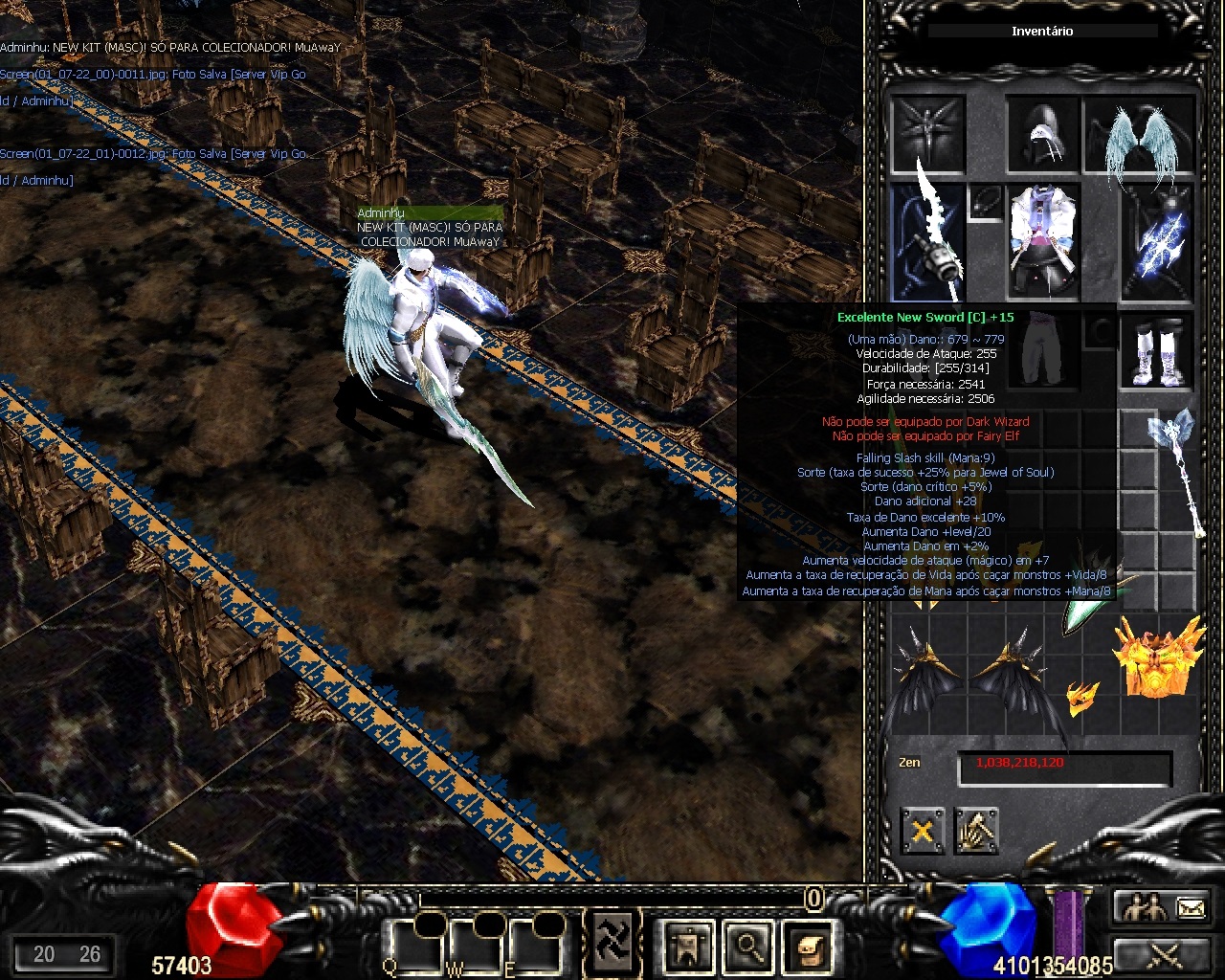
Task: Select the white sword in the left weapon slot
Action: point(926,241)
